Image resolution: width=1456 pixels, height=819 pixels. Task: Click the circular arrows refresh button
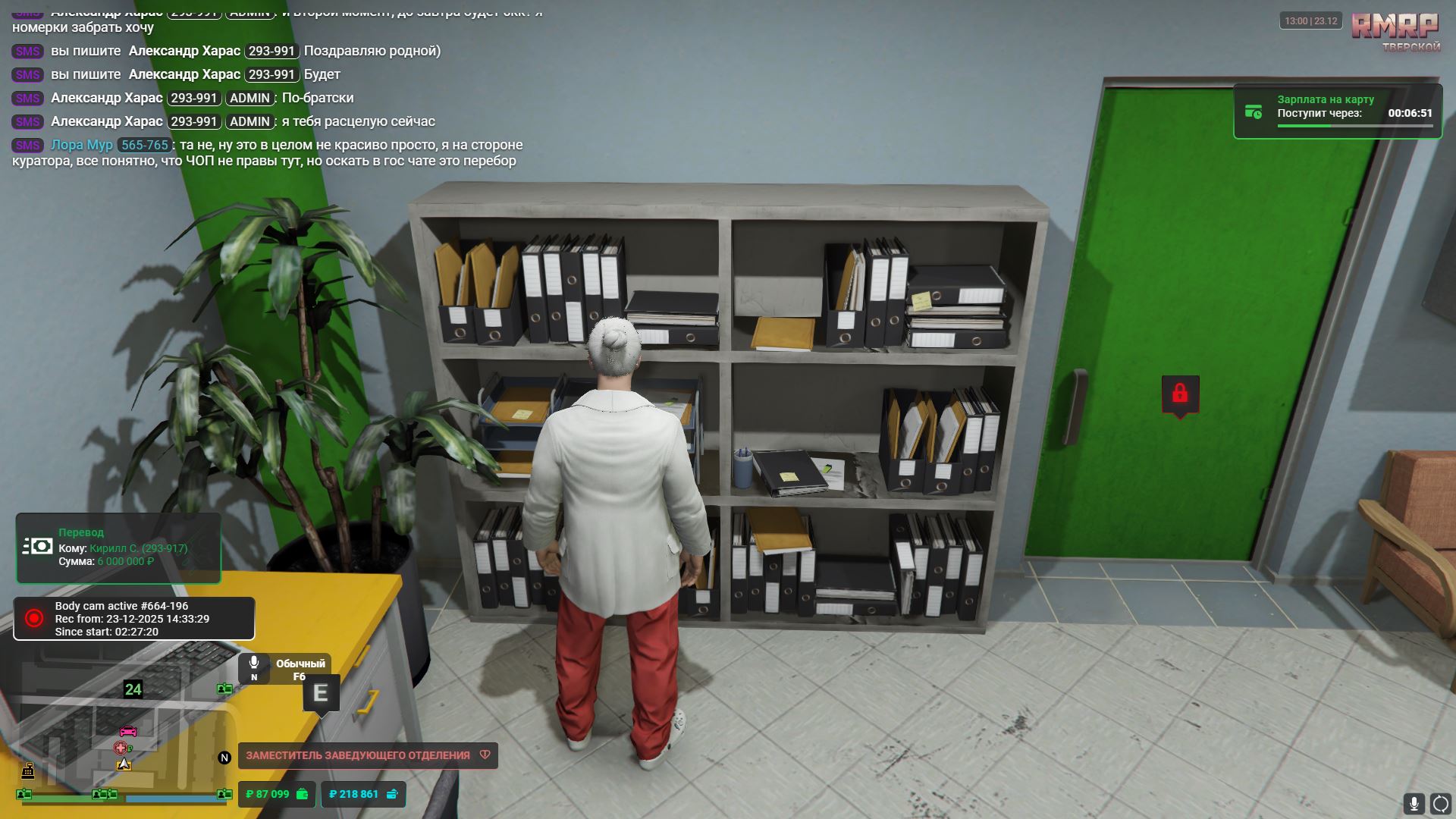[x=1440, y=803]
